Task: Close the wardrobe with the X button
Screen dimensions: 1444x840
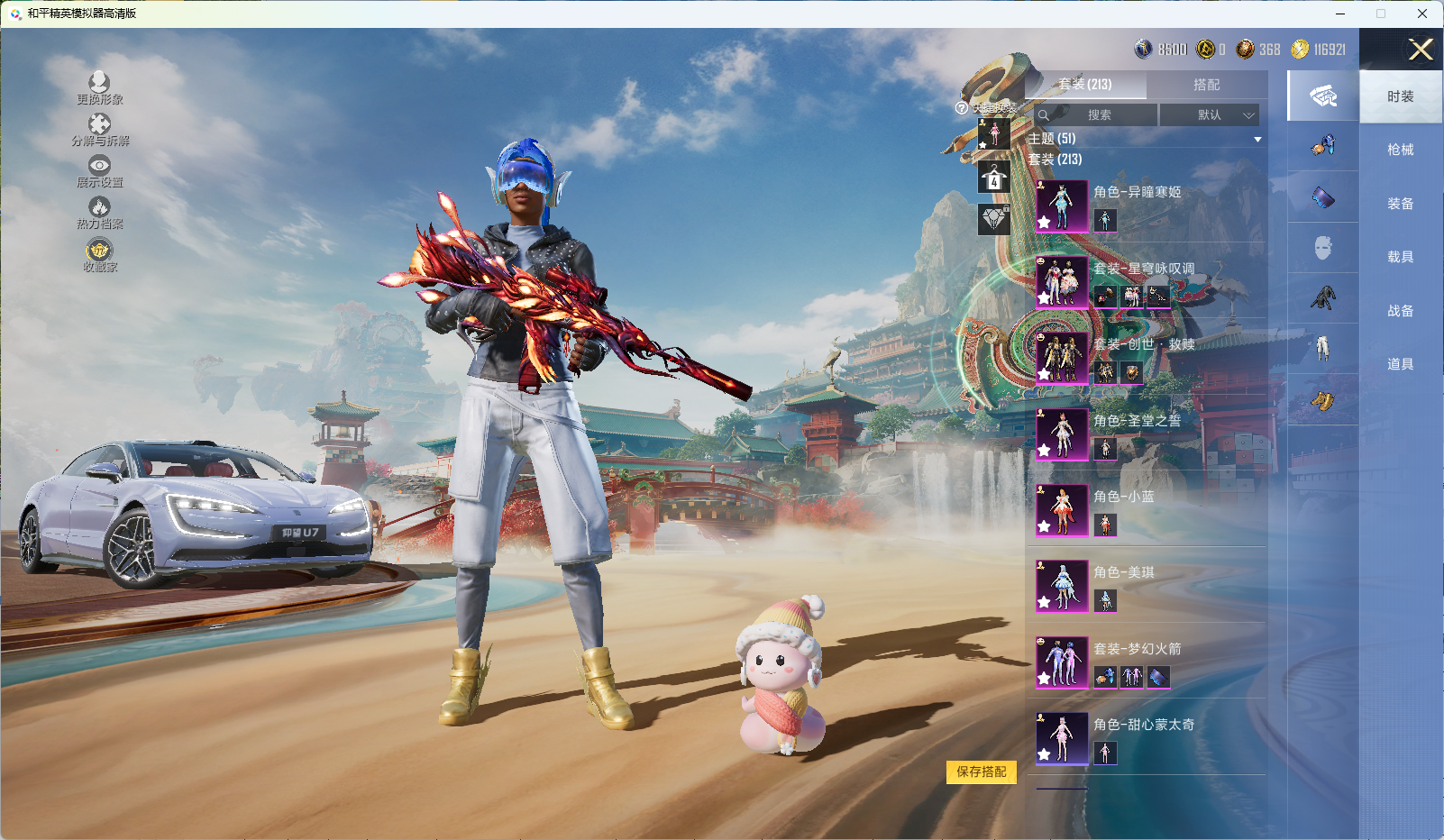Action: [1421, 50]
